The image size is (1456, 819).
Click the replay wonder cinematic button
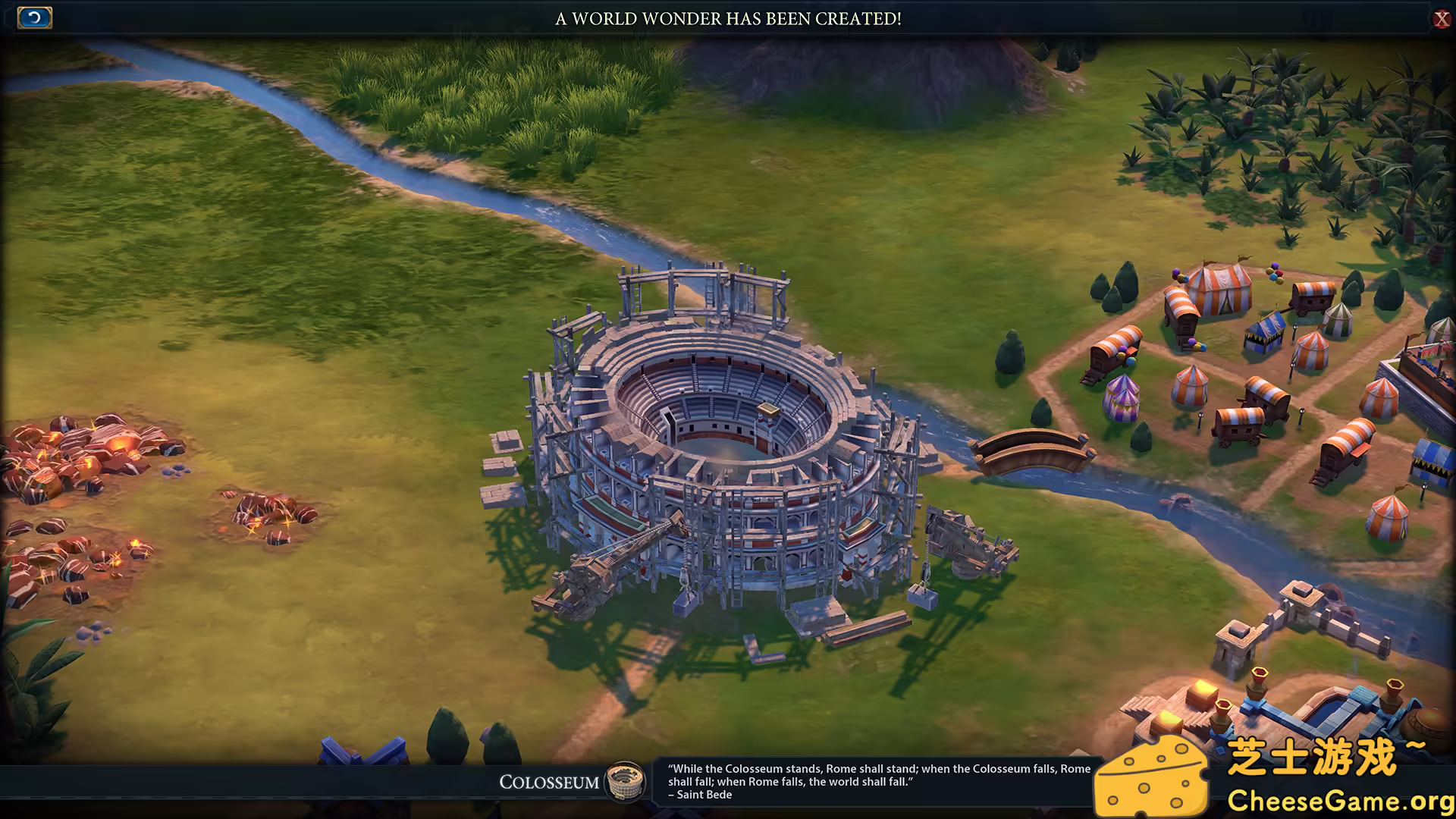33,17
